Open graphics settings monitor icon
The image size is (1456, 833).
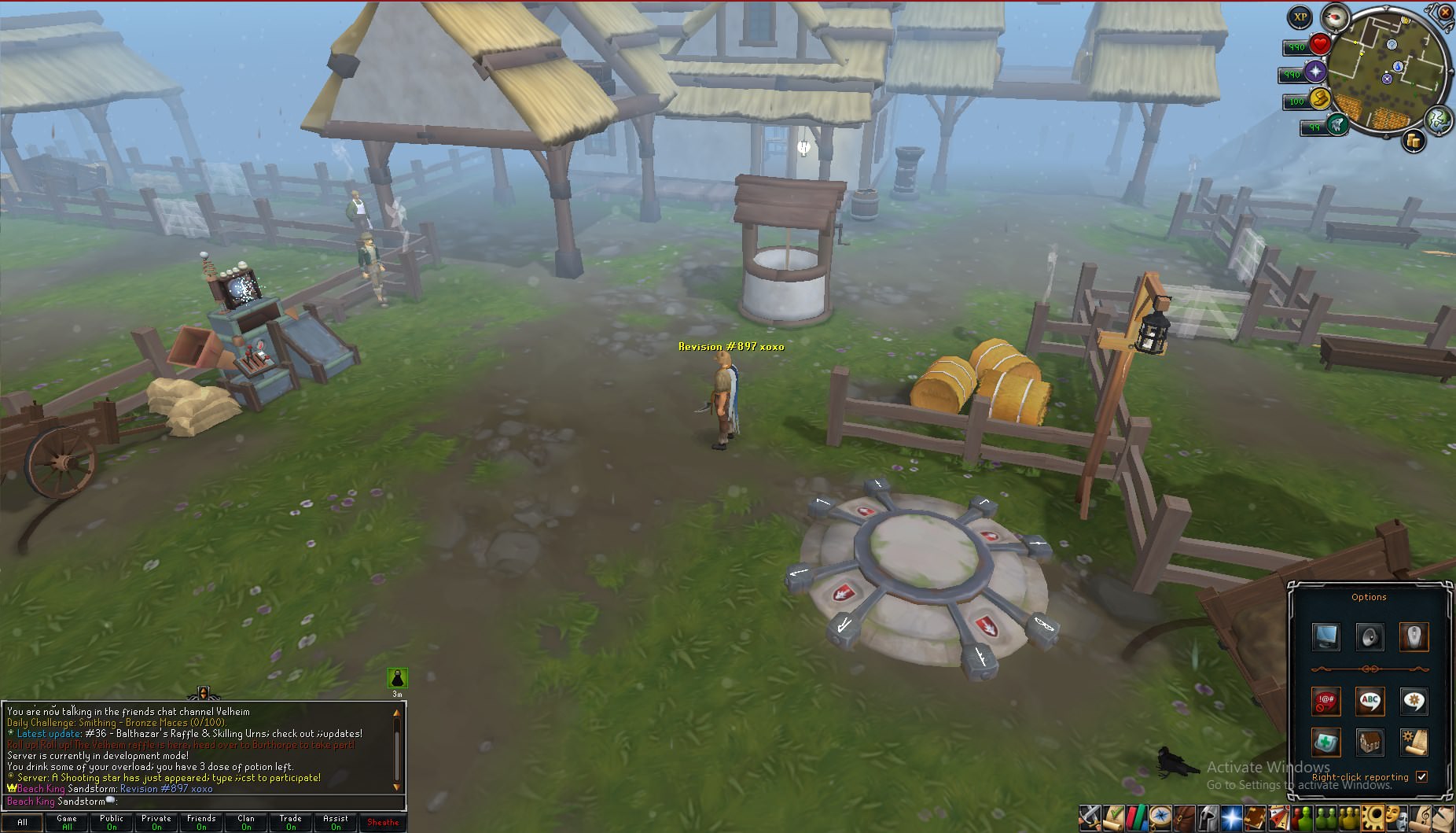coord(1326,636)
